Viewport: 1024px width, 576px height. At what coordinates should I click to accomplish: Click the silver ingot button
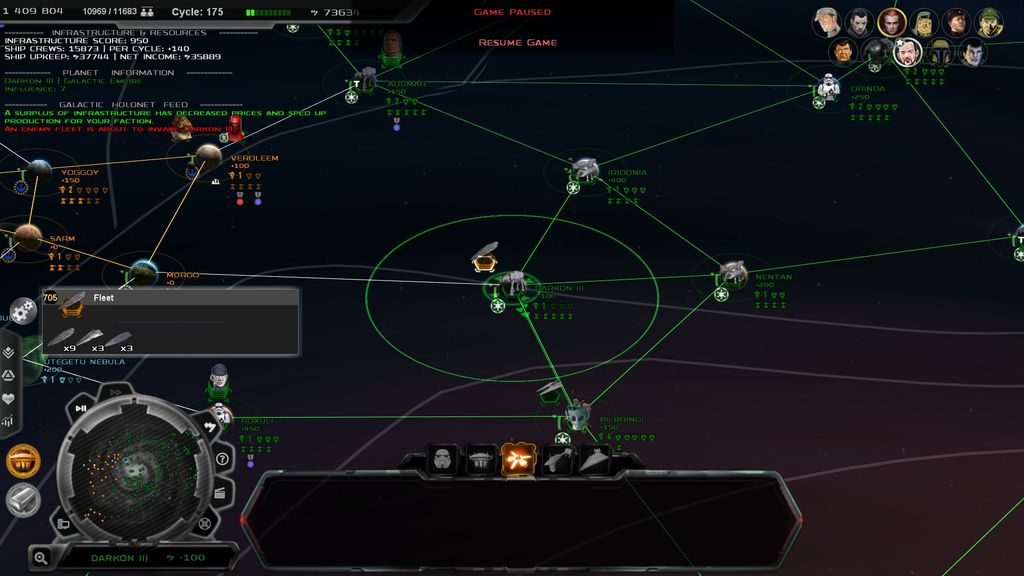pyautogui.click(x=23, y=500)
